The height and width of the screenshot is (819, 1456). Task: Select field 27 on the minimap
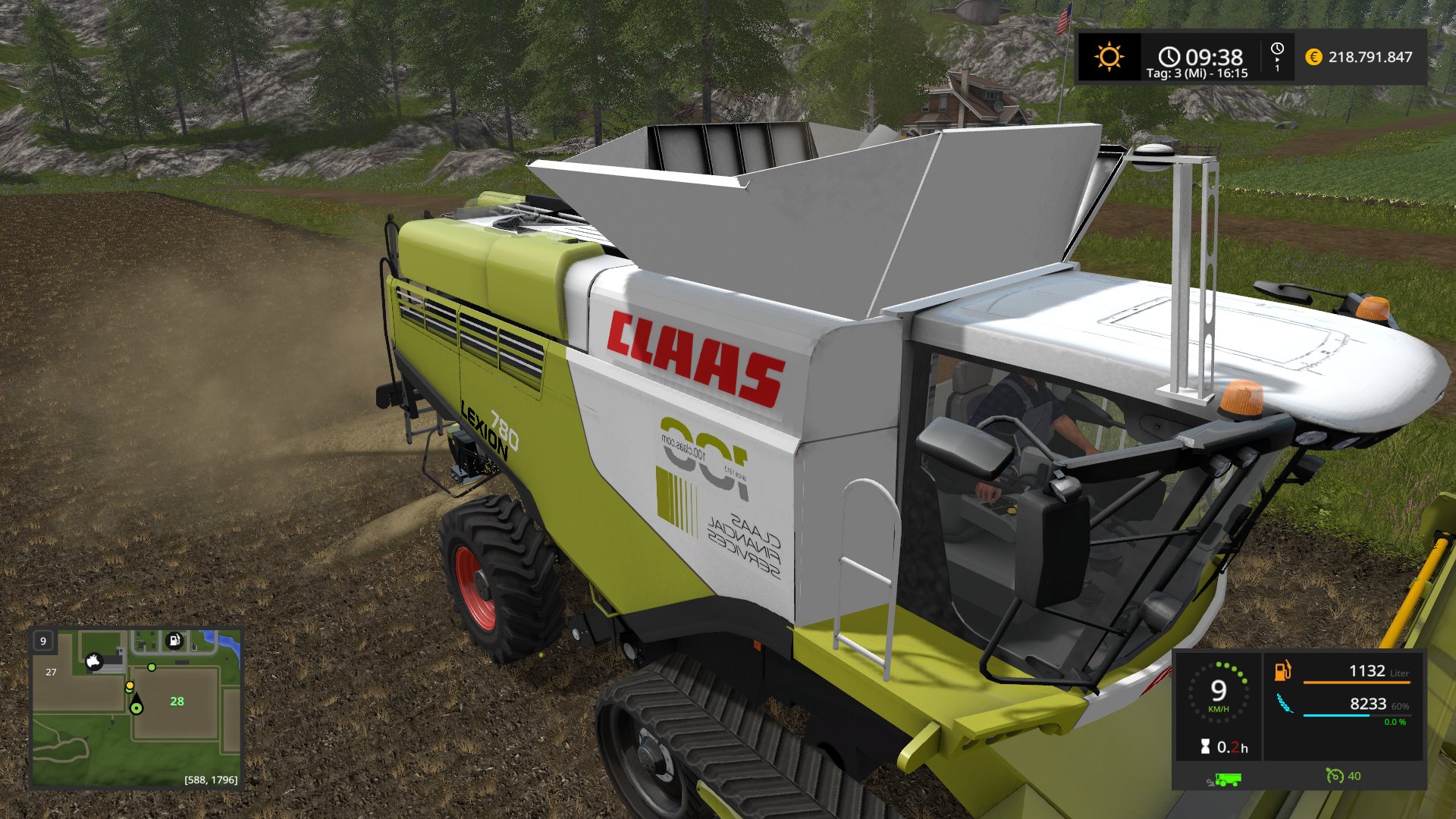(51, 672)
